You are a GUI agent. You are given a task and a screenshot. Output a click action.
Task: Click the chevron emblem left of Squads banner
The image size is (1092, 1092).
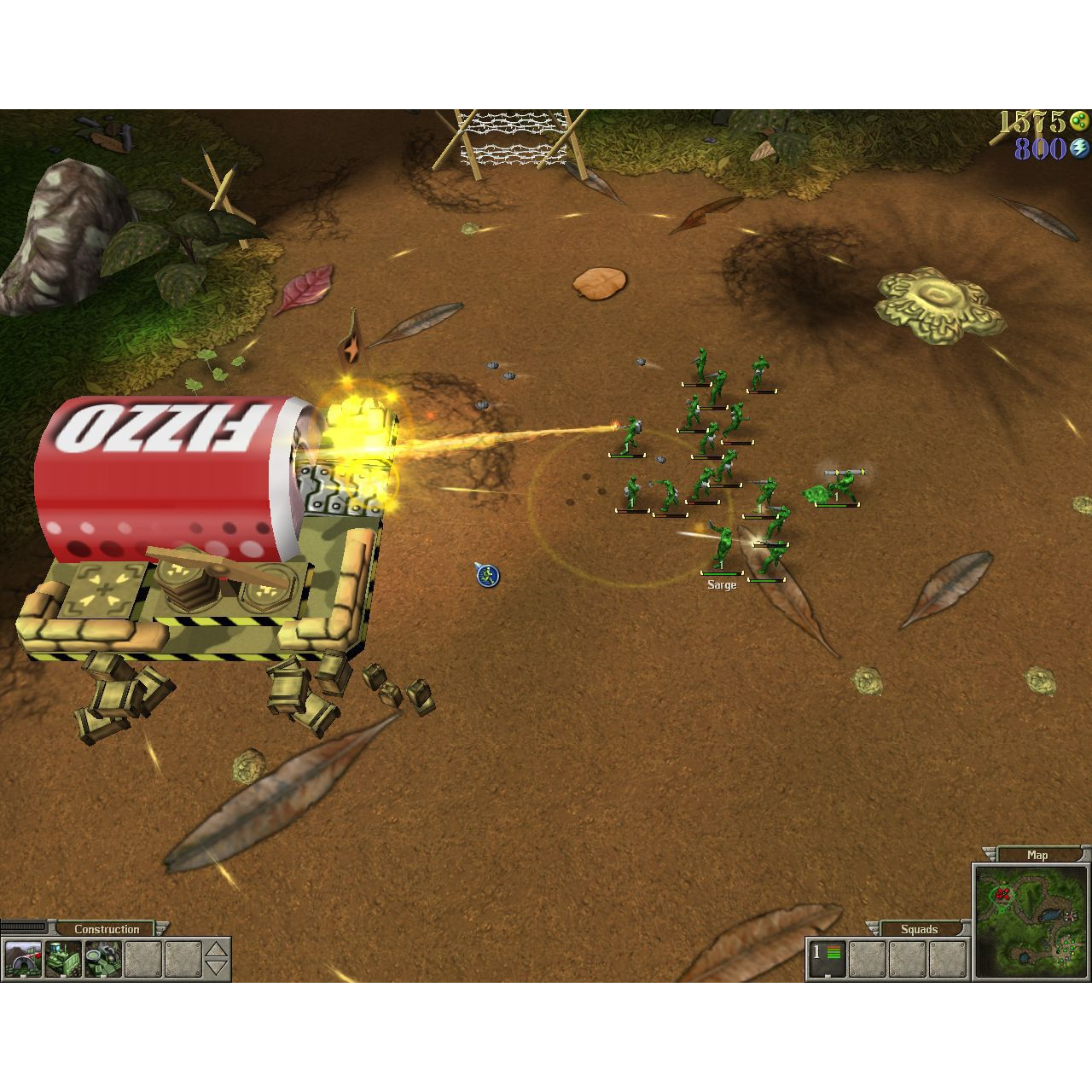coord(871,926)
